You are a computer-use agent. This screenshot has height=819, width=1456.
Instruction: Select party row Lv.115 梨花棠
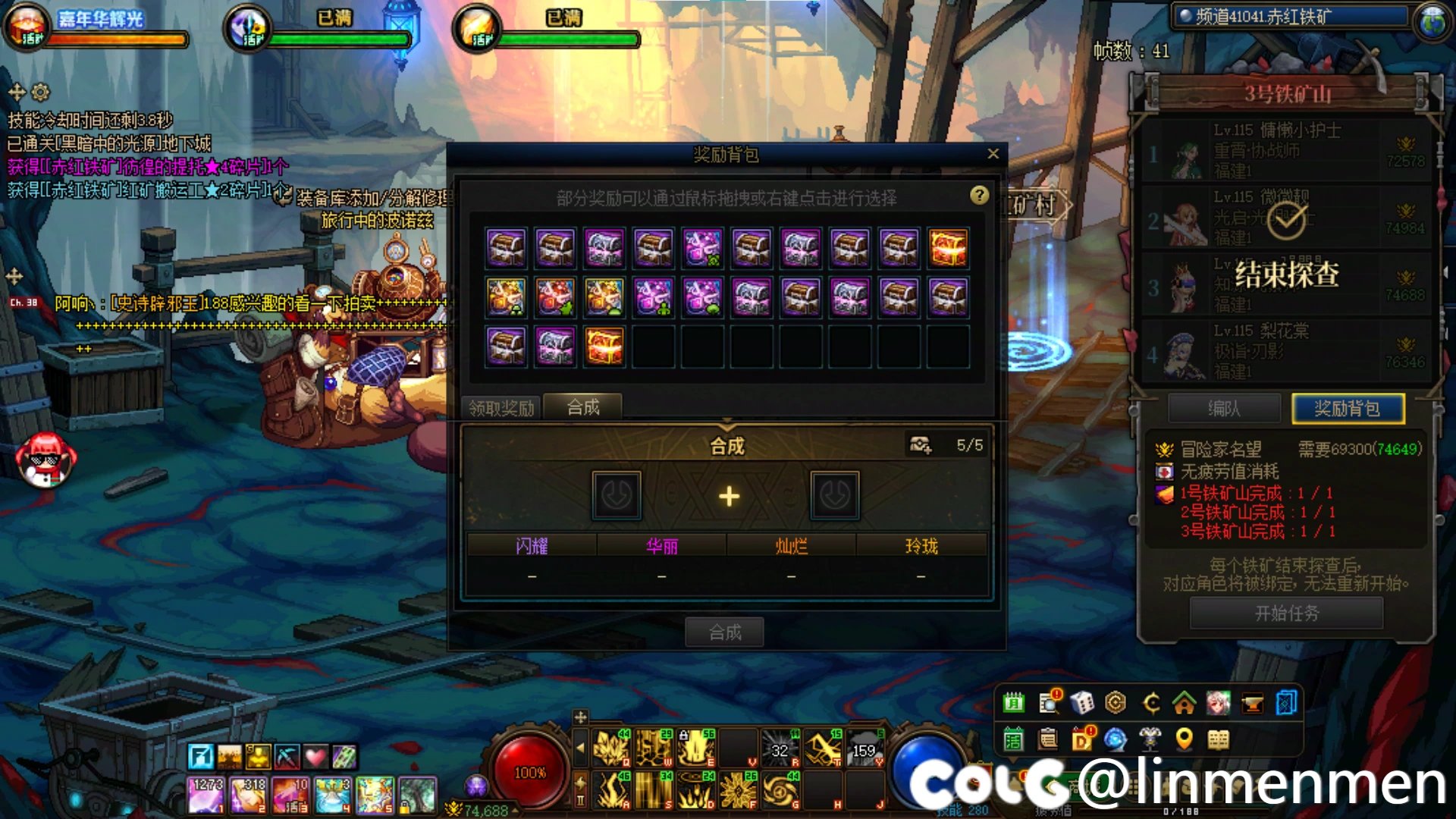[x=1286, y=350]
